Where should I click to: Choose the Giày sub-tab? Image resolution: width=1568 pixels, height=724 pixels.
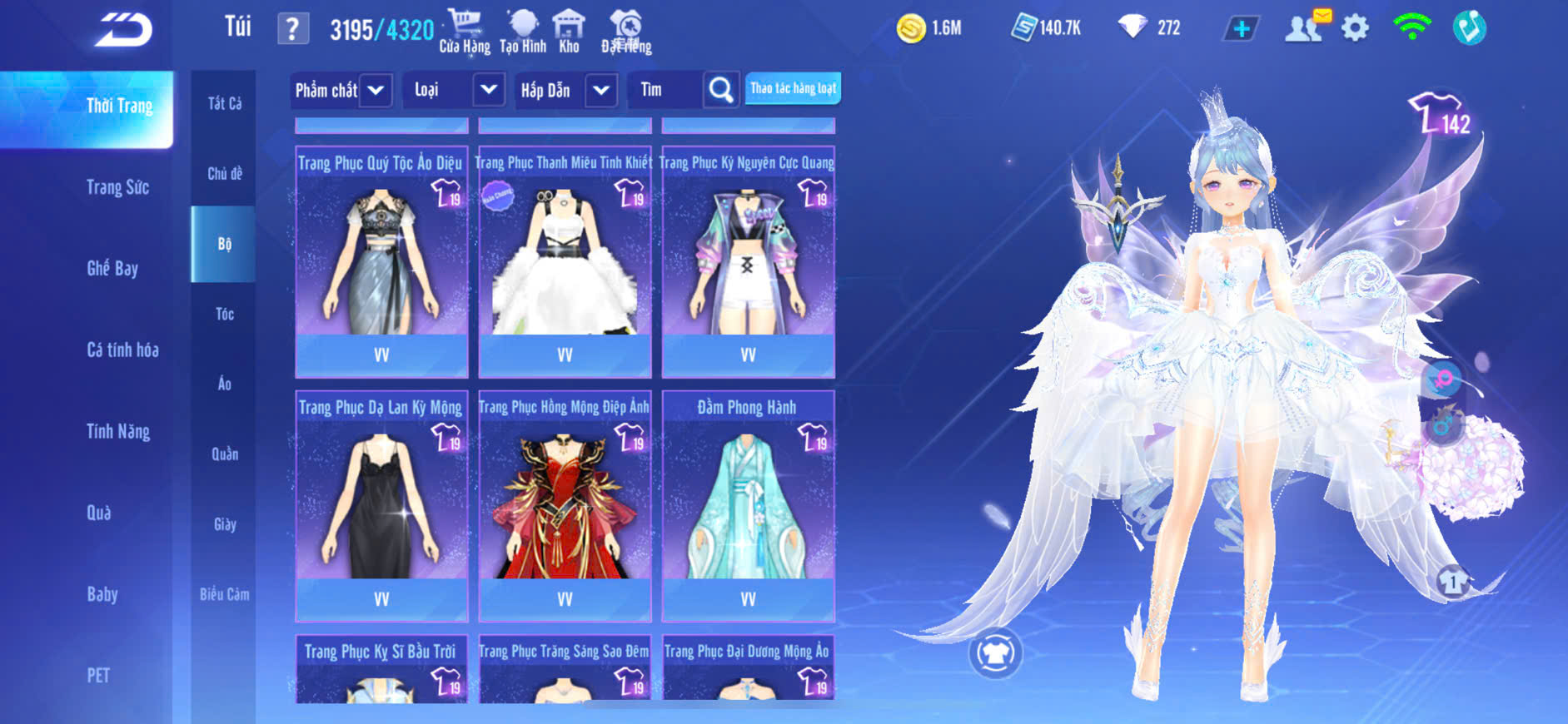224,524
